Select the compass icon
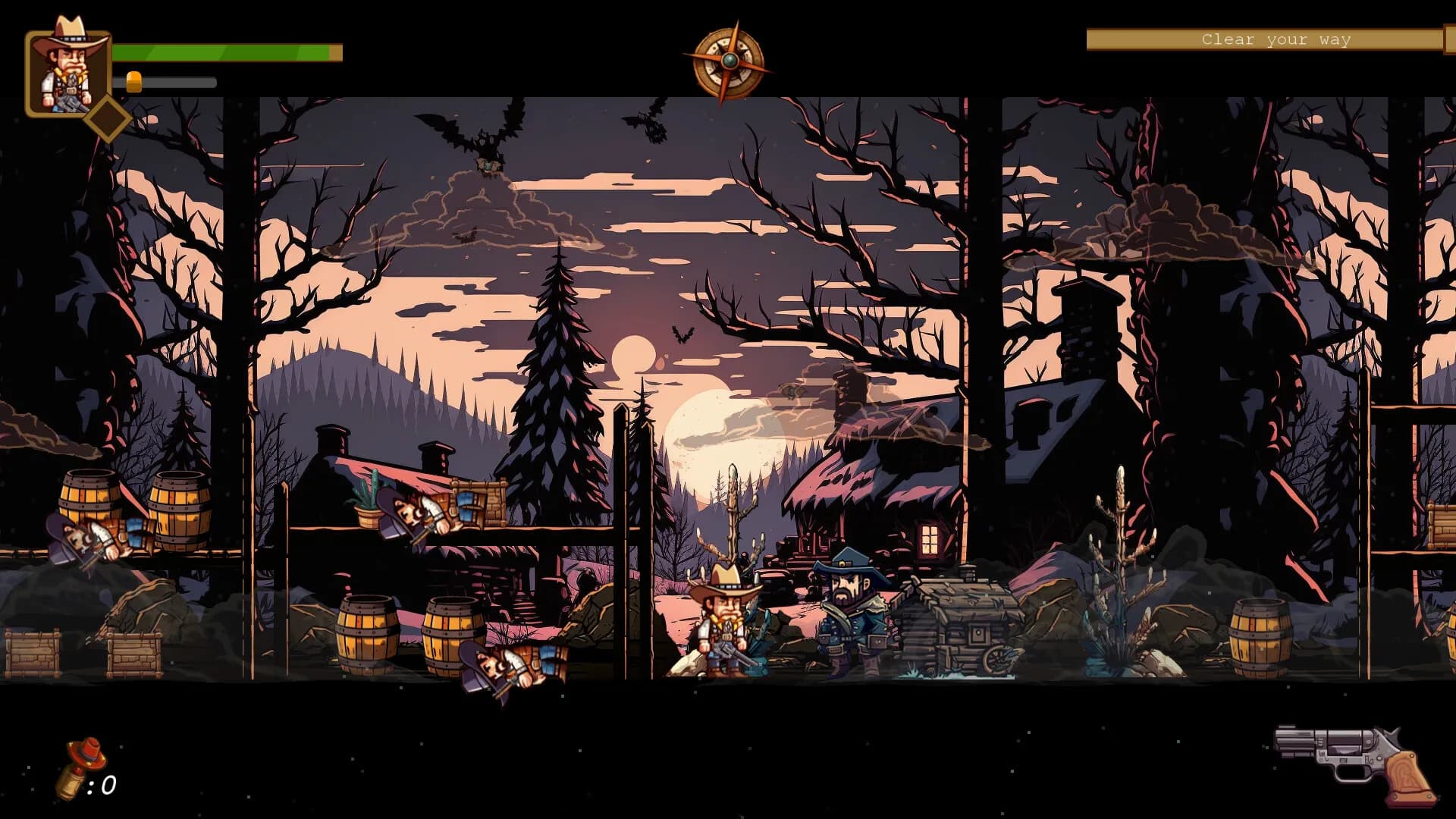1456x819 pixels. [x=728, y=62]
